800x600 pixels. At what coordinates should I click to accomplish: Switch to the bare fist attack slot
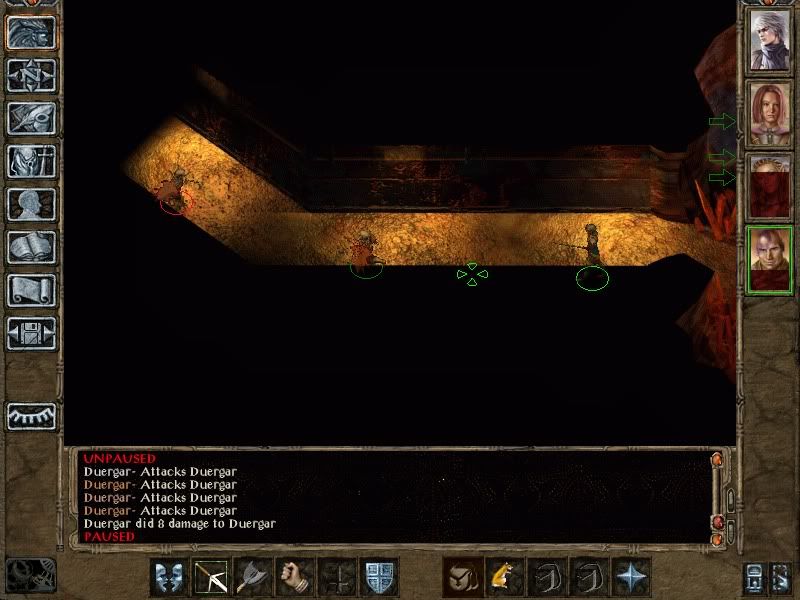[x=295, y=578]
